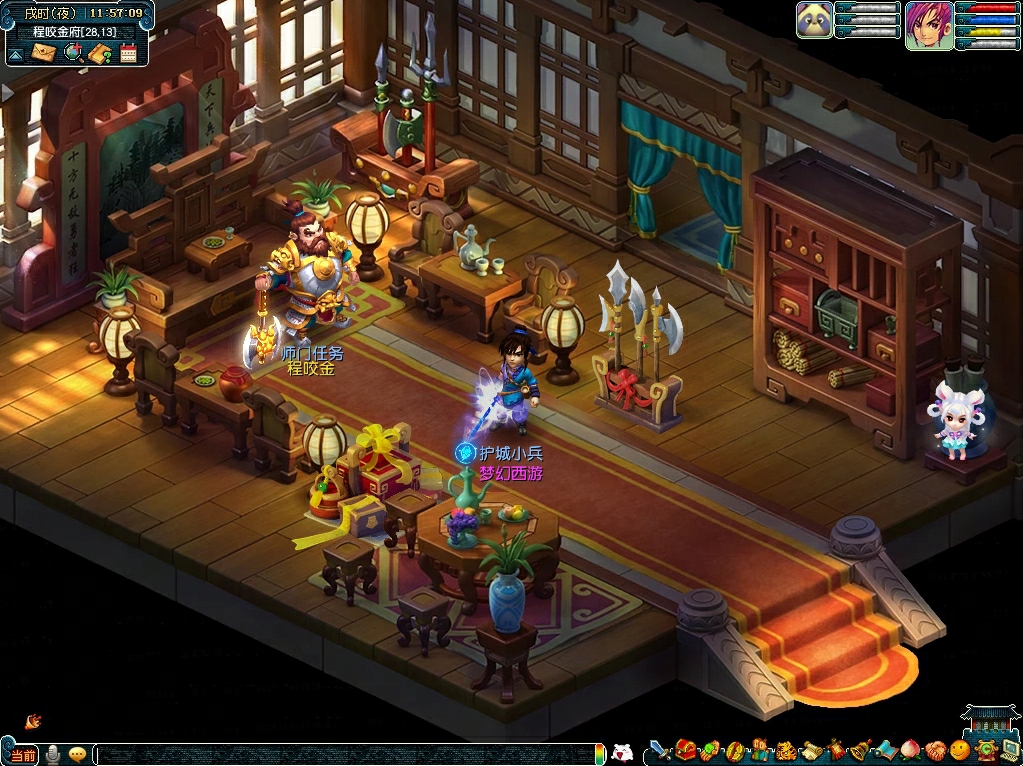Toggle the microphone voice input
Image resolution: width=1023 pixels, height=766 pixels.
(x=52, y=754)
